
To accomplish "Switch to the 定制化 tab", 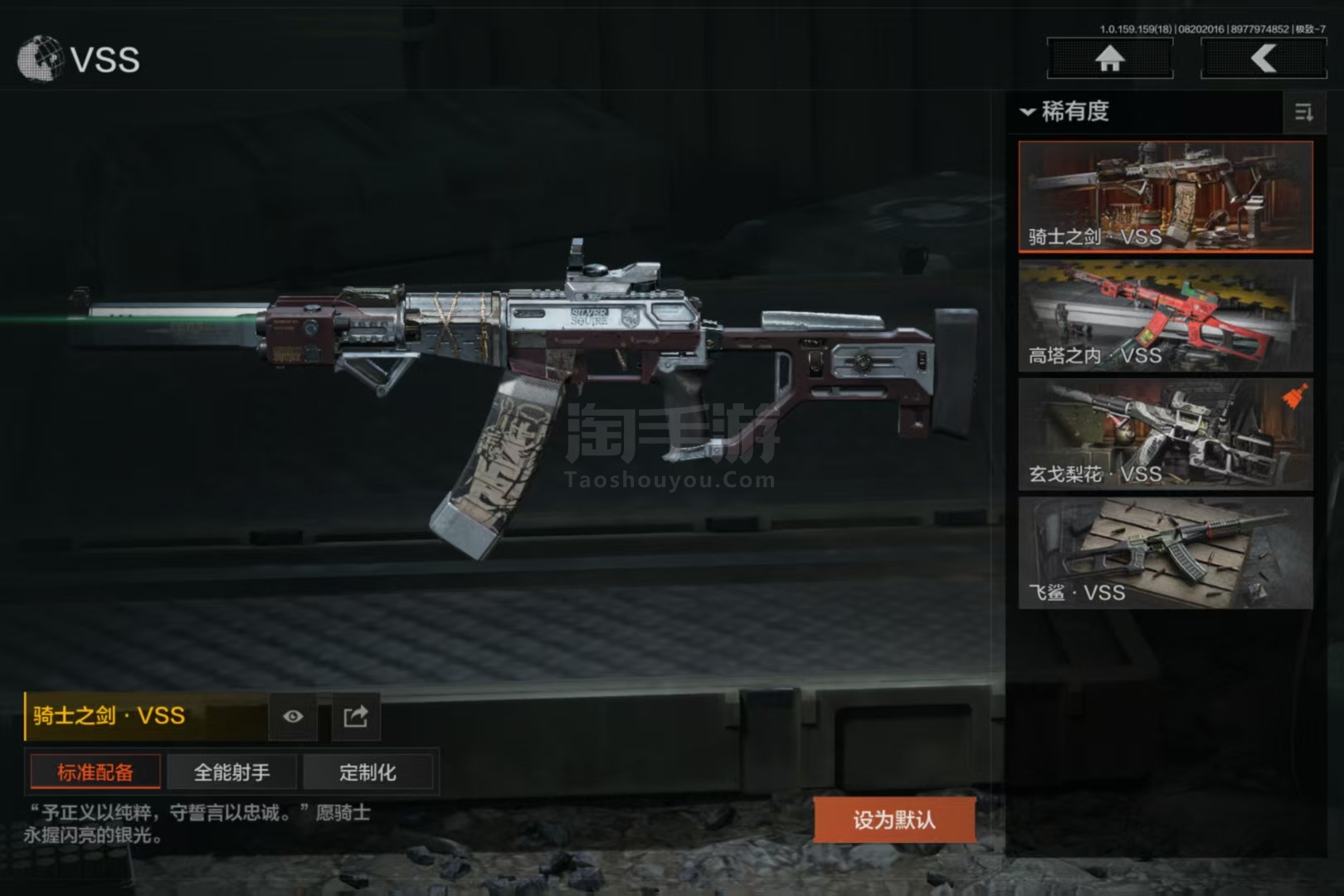I will click(x=368, y=772).
